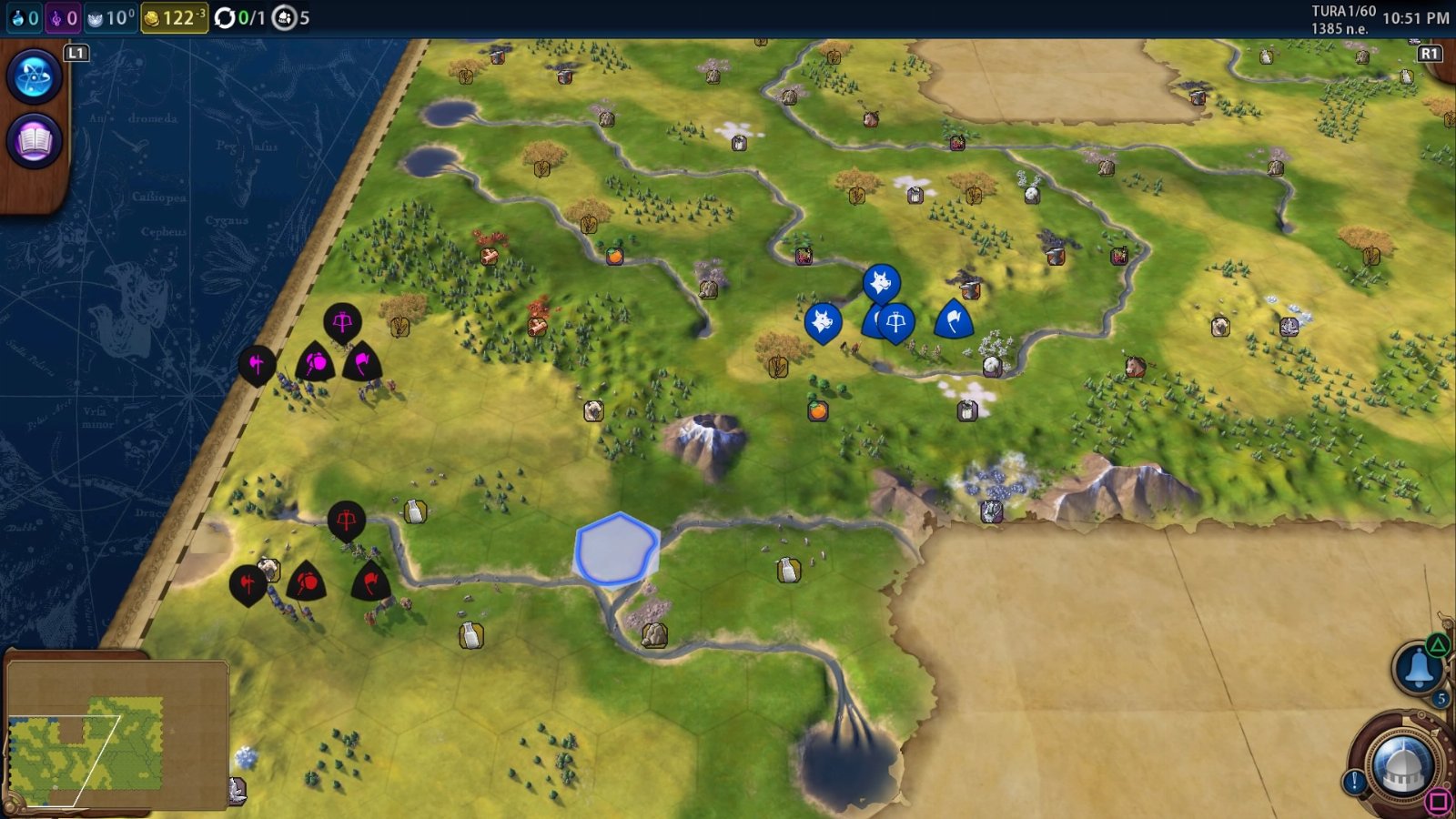Open the notification bell panel

[1417, 669]
